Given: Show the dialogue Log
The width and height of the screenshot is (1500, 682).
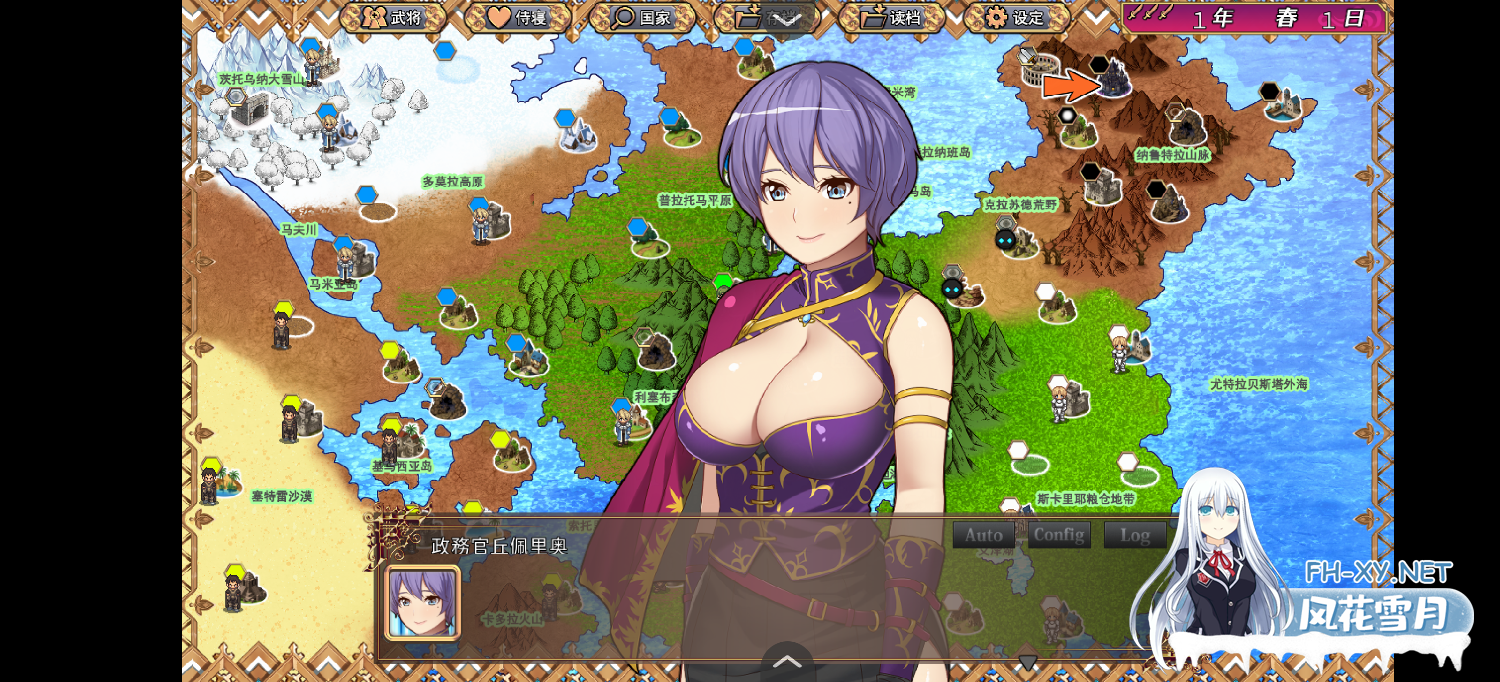Looking at the screenshot, I should pos(1135,535).
